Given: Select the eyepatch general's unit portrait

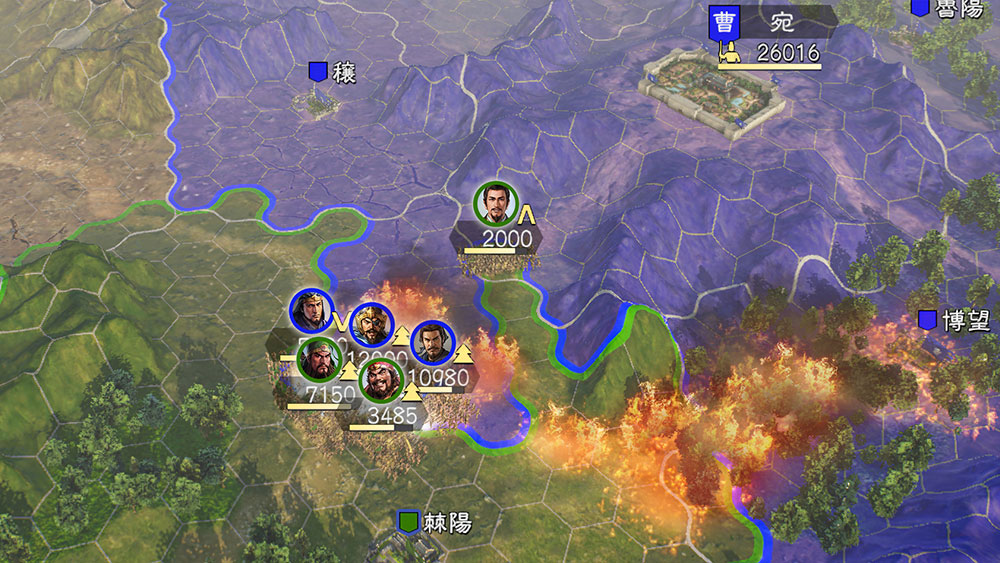Looking at the screenshot, I should click(x=371, y=325).
